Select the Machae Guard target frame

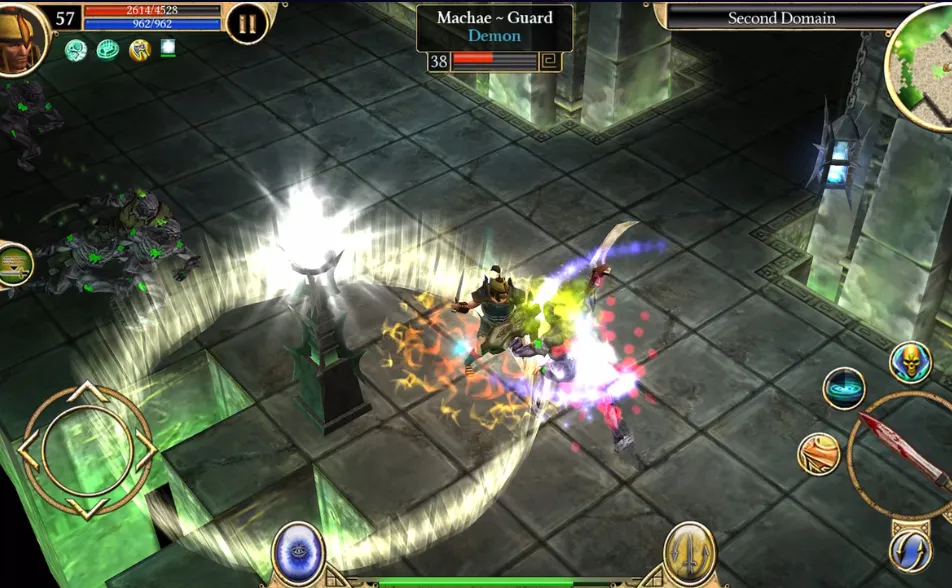[x=494, y=29]
